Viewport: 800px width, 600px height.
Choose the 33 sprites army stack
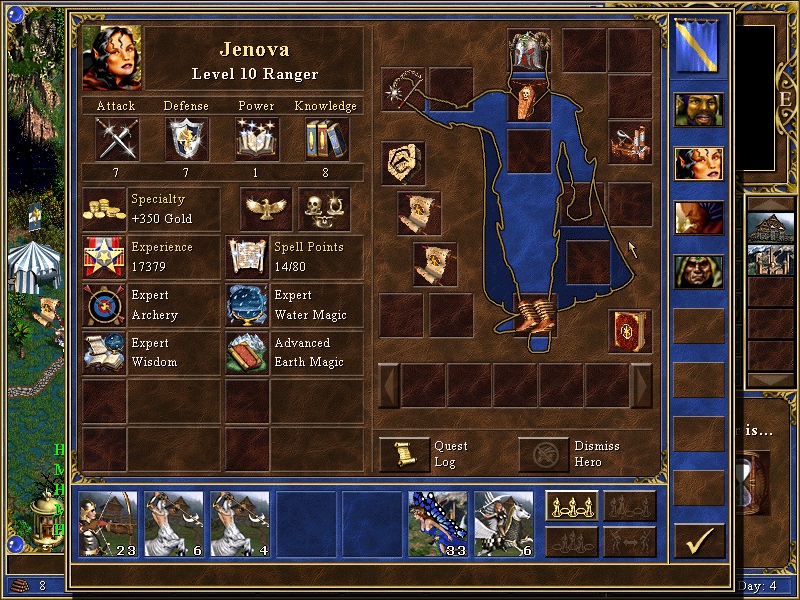tap(438, 524)
